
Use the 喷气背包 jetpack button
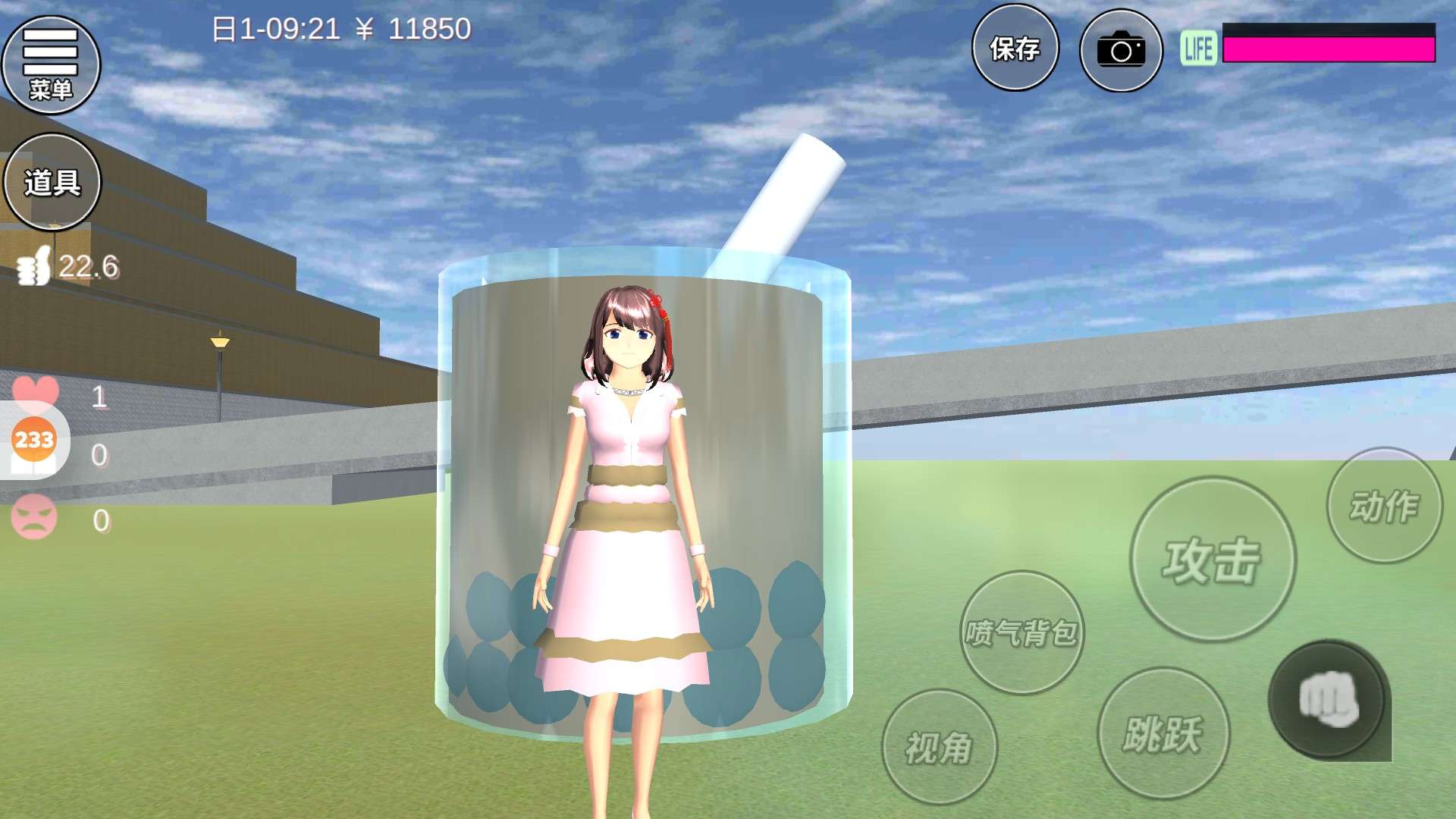pyautogui.click(x=1021, y=632)
